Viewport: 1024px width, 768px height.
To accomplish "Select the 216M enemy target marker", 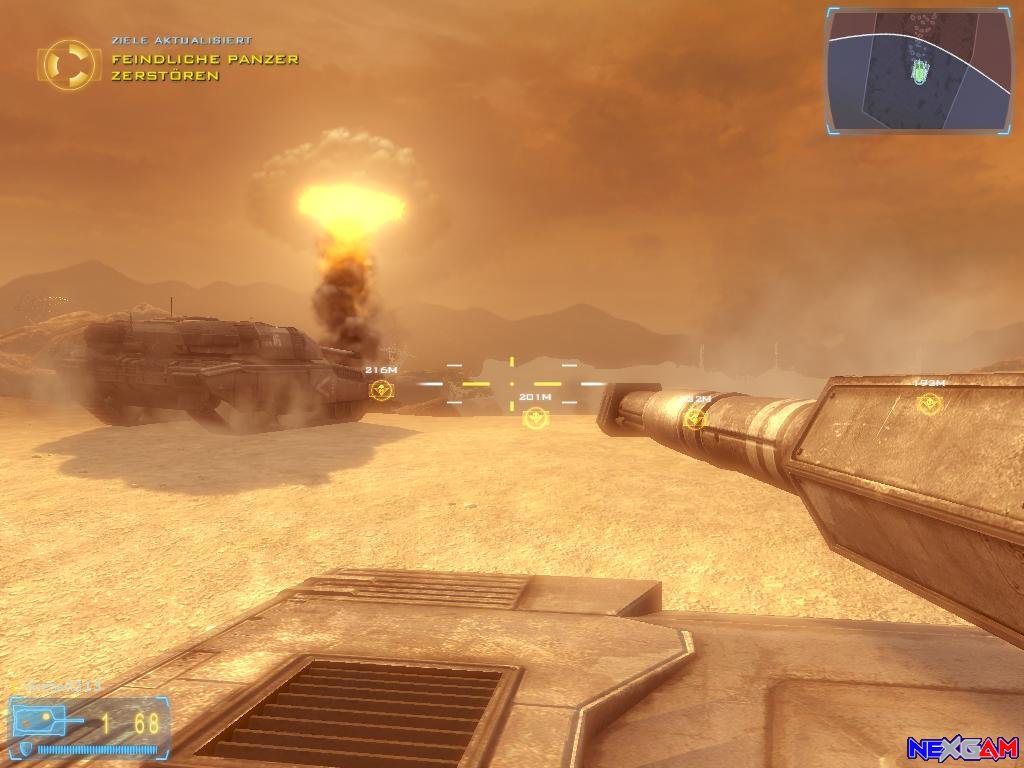I will [380, 390].
